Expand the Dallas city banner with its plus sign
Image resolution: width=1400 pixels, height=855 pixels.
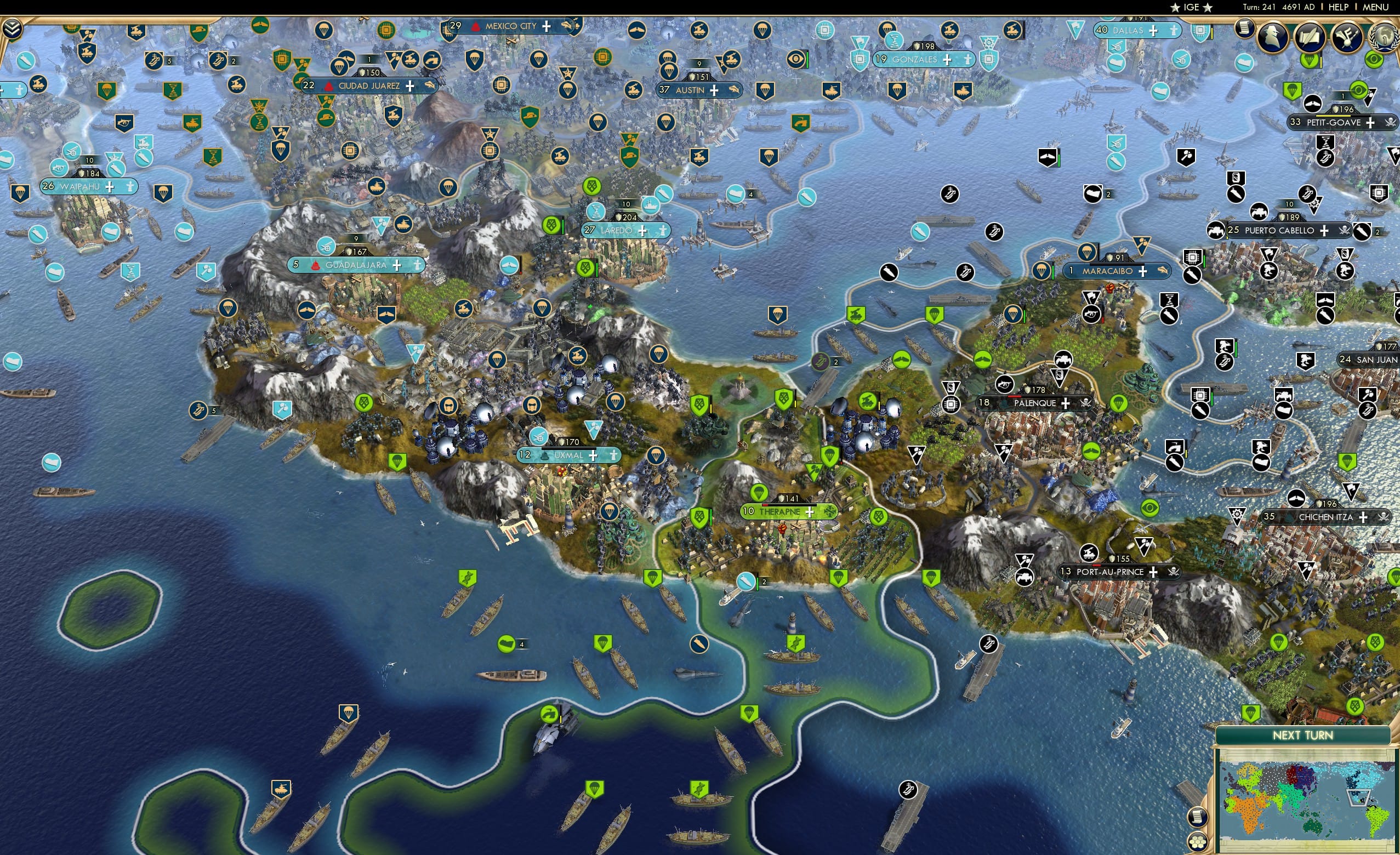pos(1153,31)
